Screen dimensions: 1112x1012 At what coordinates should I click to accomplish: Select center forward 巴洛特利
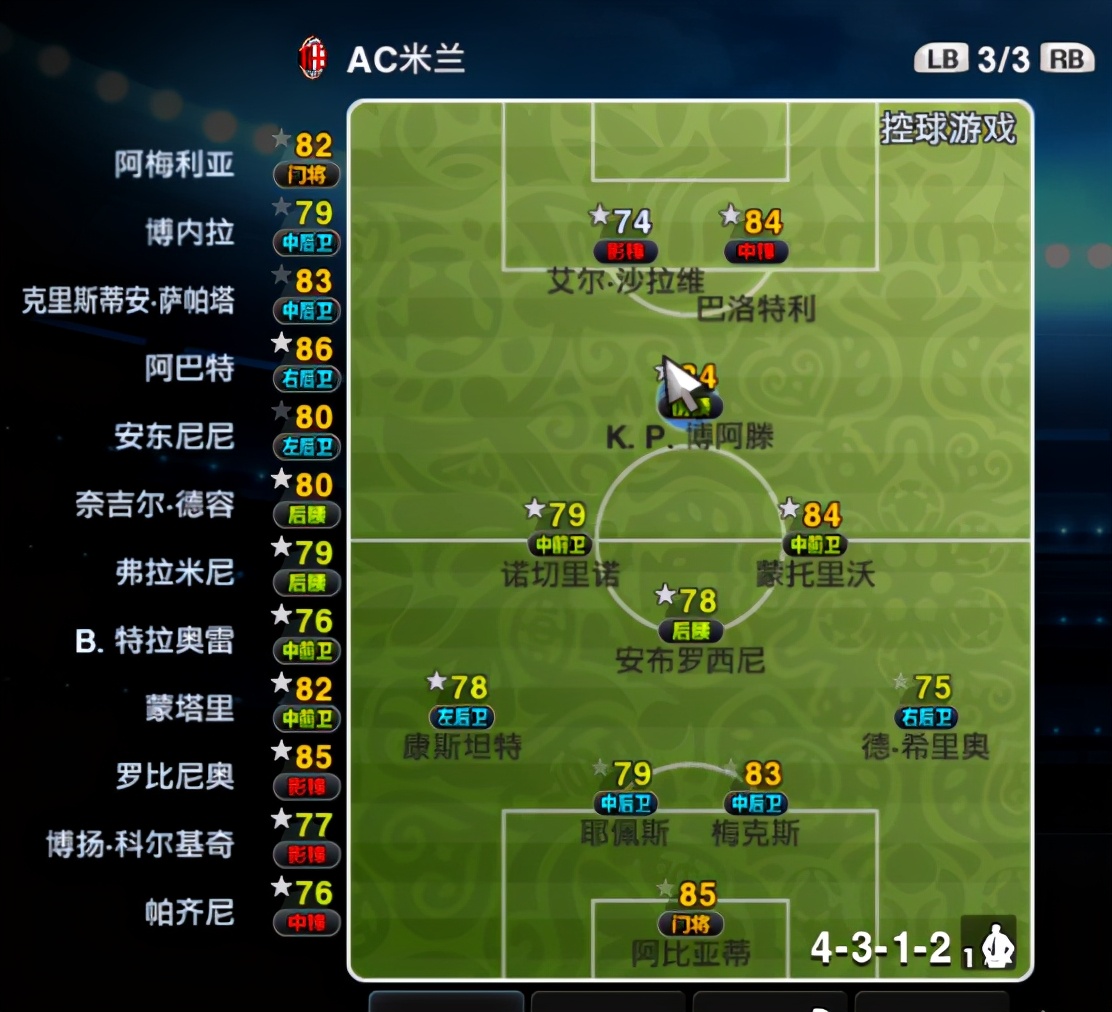756,252
